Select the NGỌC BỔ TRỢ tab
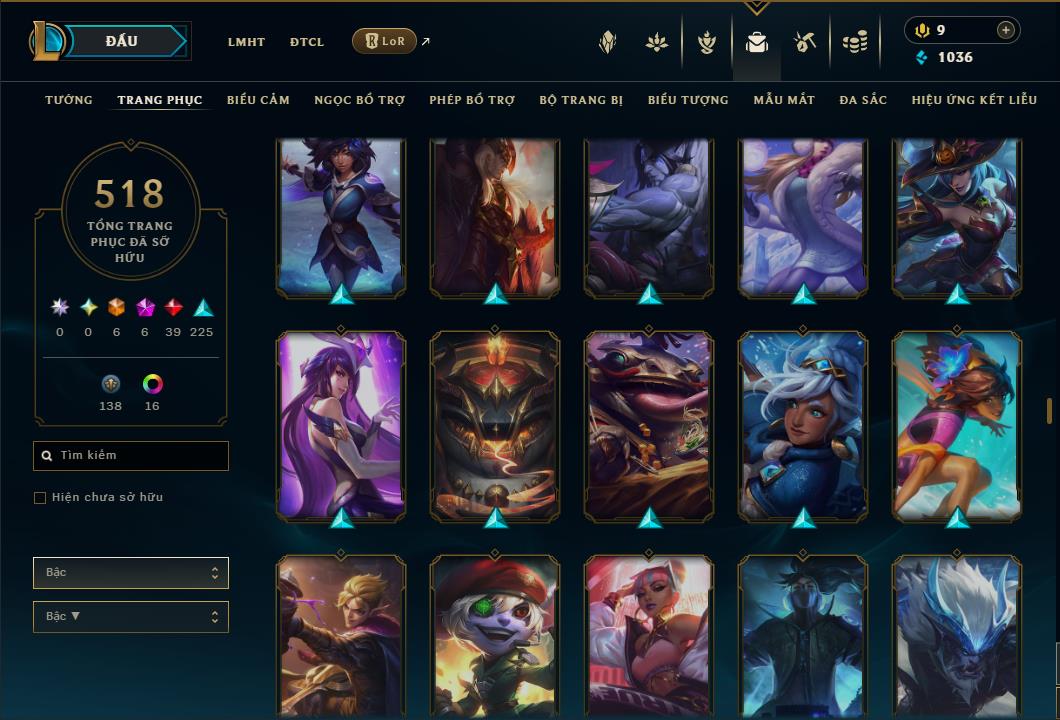 click(359, 100)
